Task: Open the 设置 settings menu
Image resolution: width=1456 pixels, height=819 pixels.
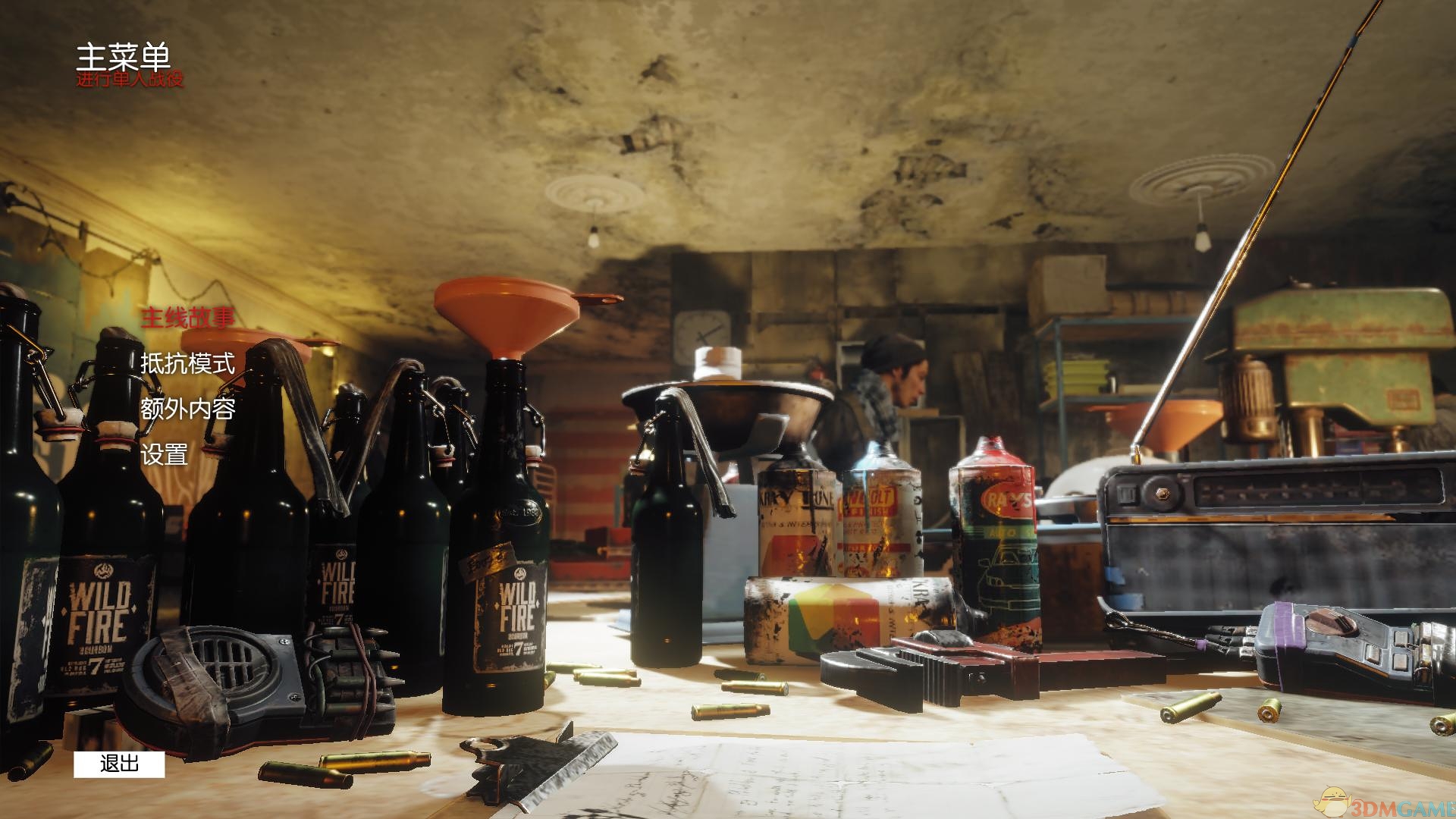Action: 164,454
